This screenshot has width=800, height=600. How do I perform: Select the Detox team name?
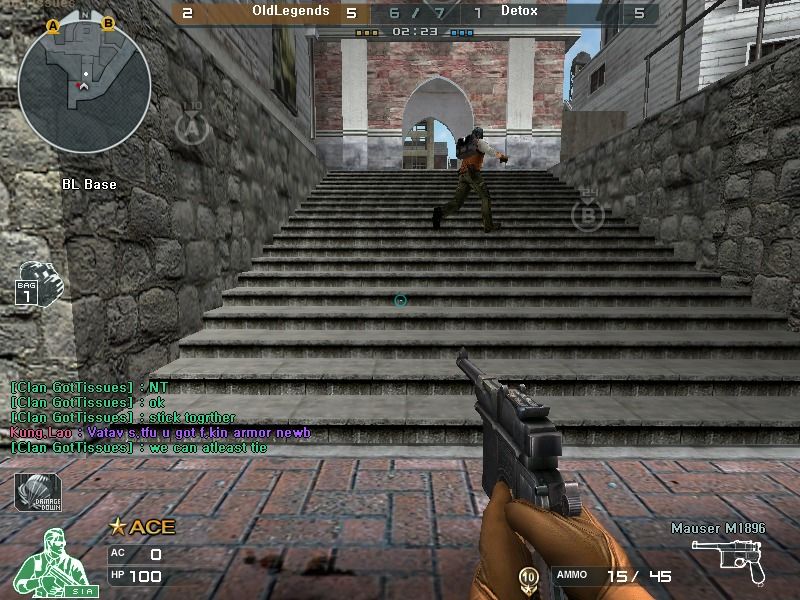coord(520,12)
